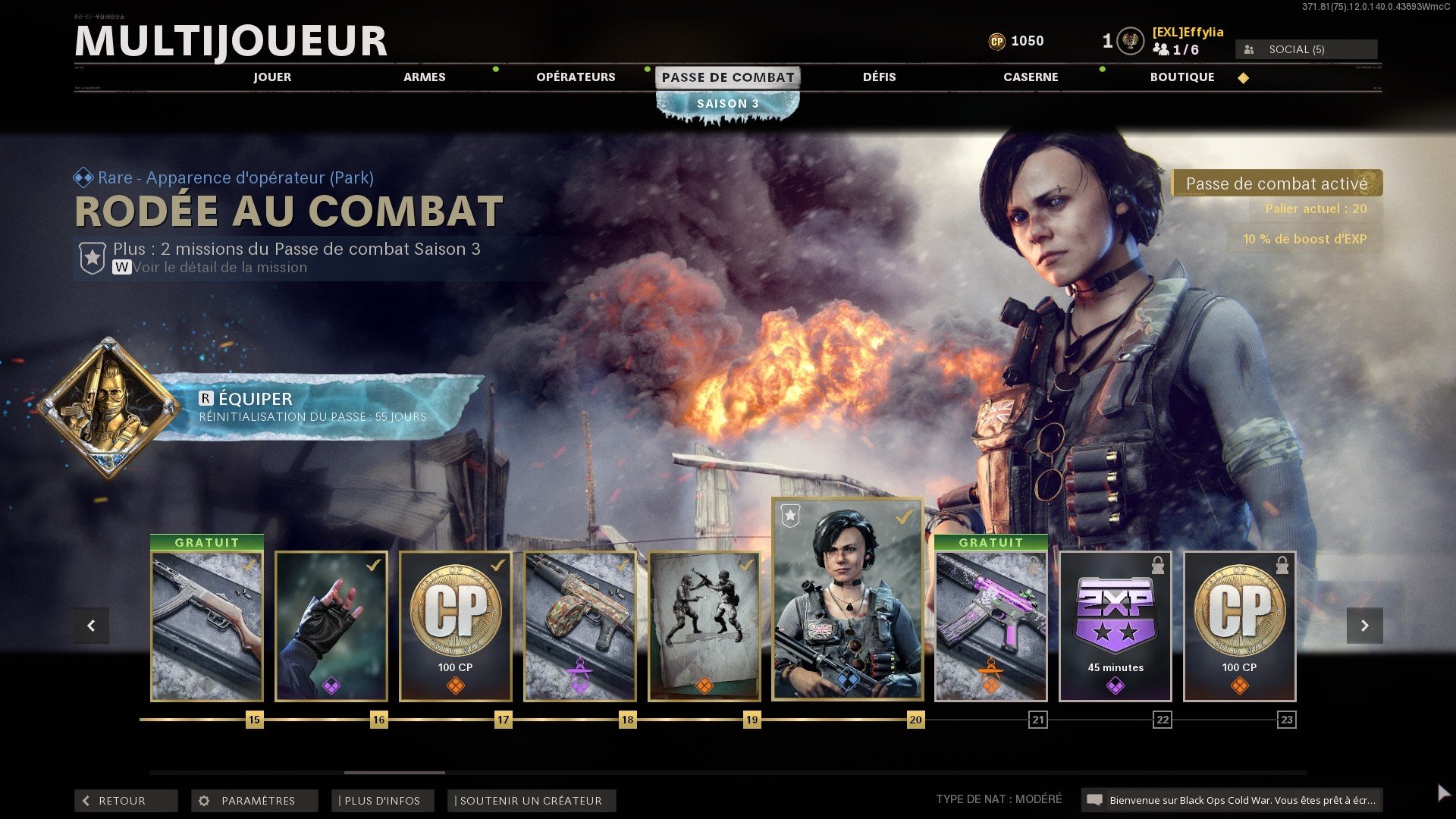Choose the 45 minutes double XP token

(1116, 626)
